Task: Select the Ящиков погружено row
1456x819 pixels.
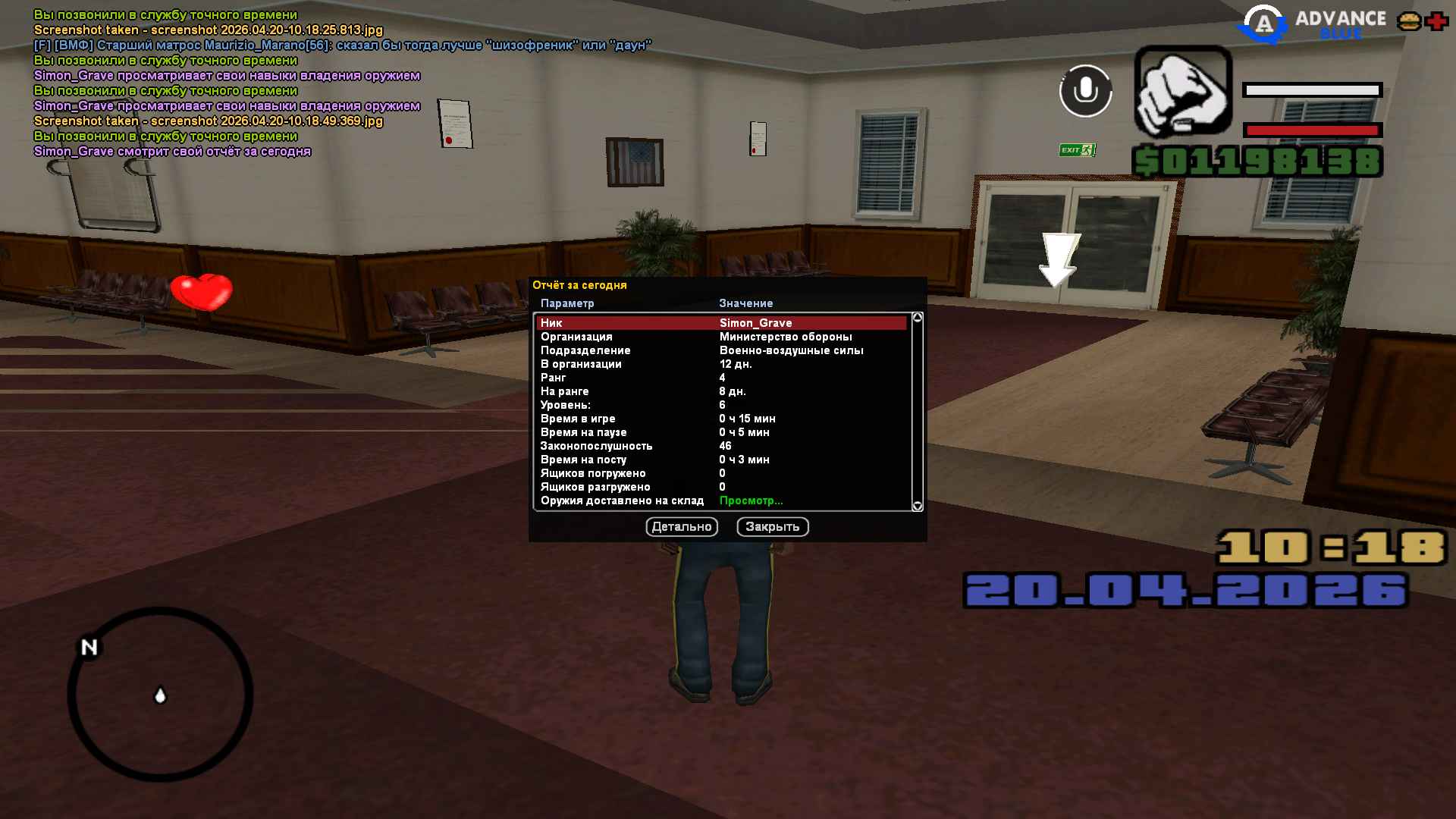Action: pos(720,473)
